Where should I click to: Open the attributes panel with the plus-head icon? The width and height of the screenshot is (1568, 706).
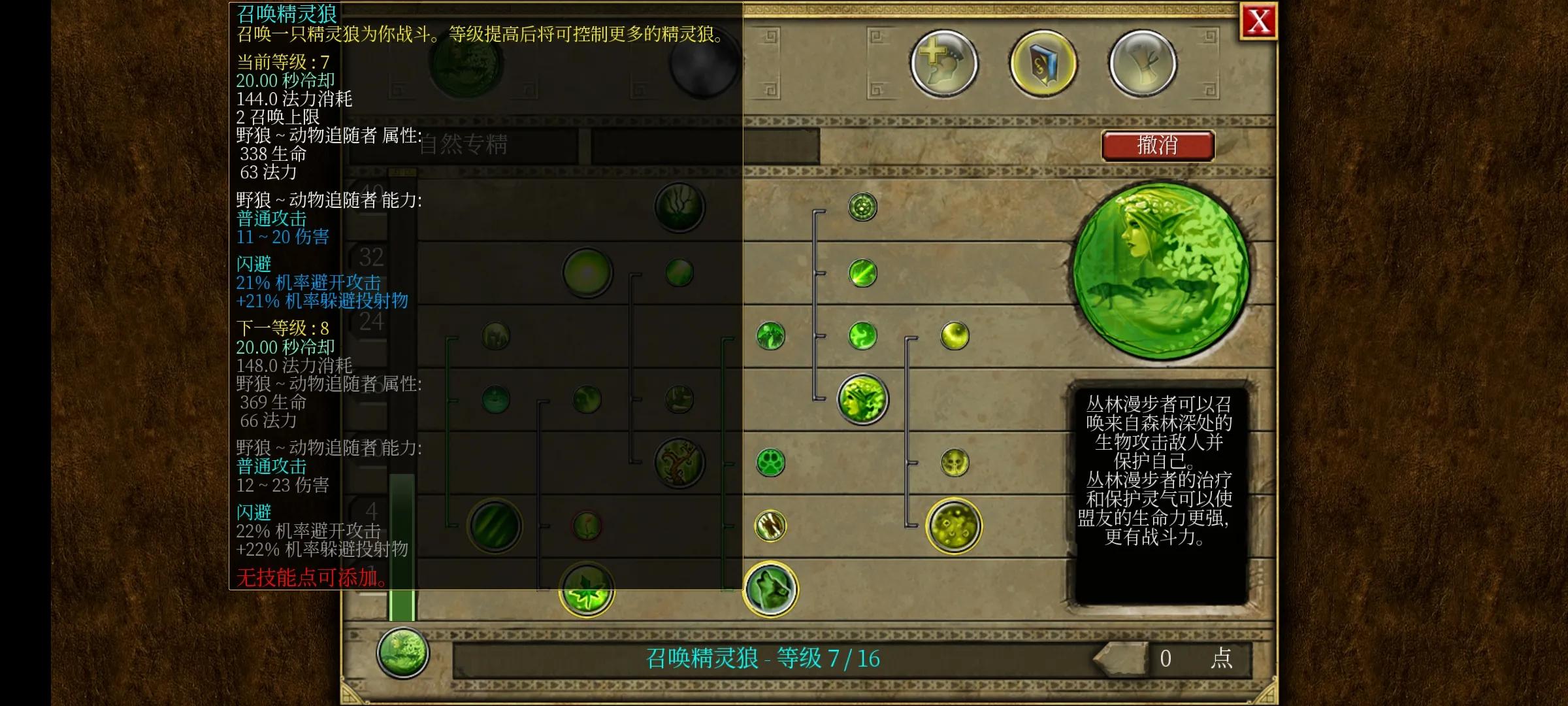point(946,62)
